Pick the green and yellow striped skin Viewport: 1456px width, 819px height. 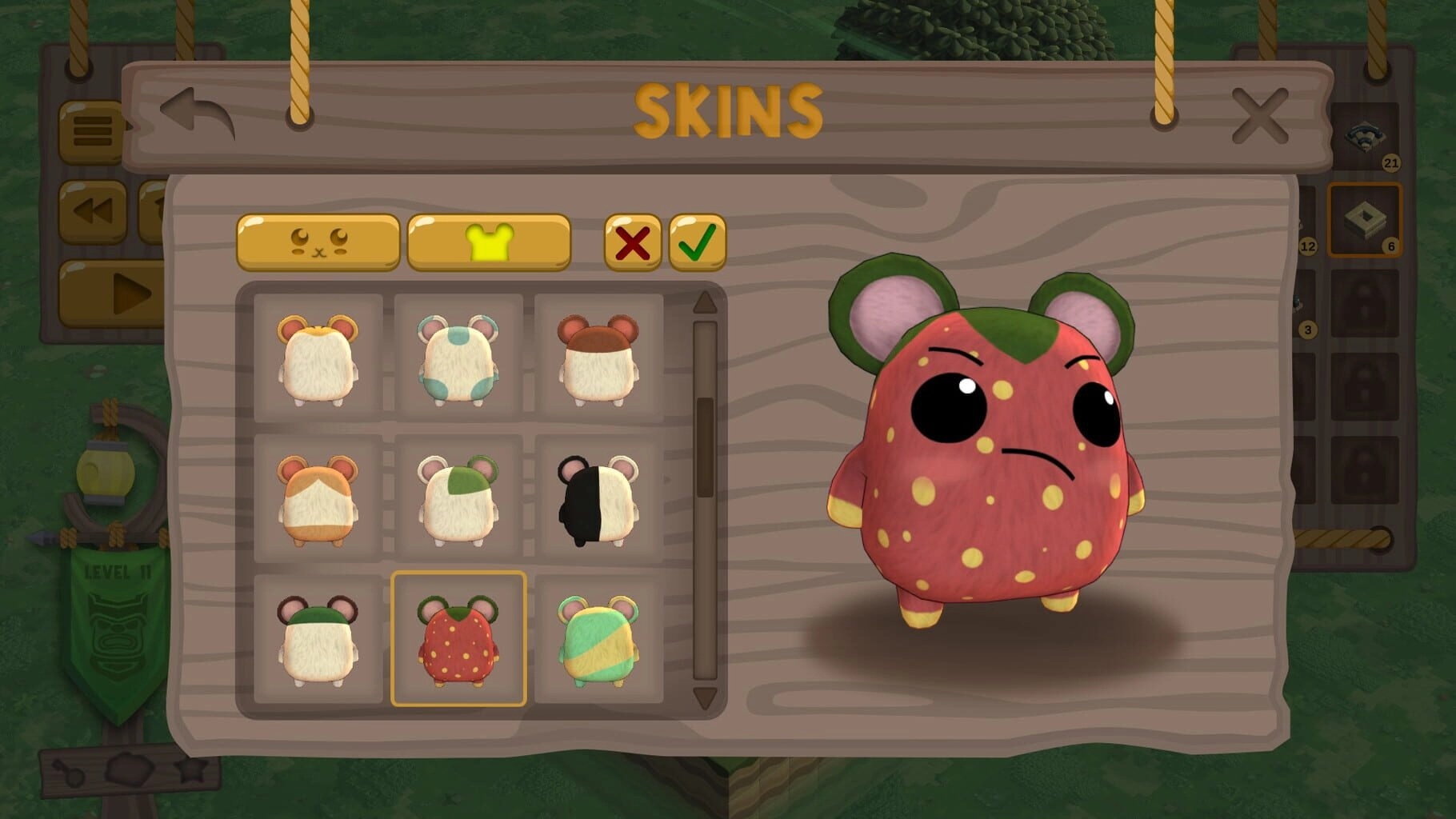click(x=598, y=639)
